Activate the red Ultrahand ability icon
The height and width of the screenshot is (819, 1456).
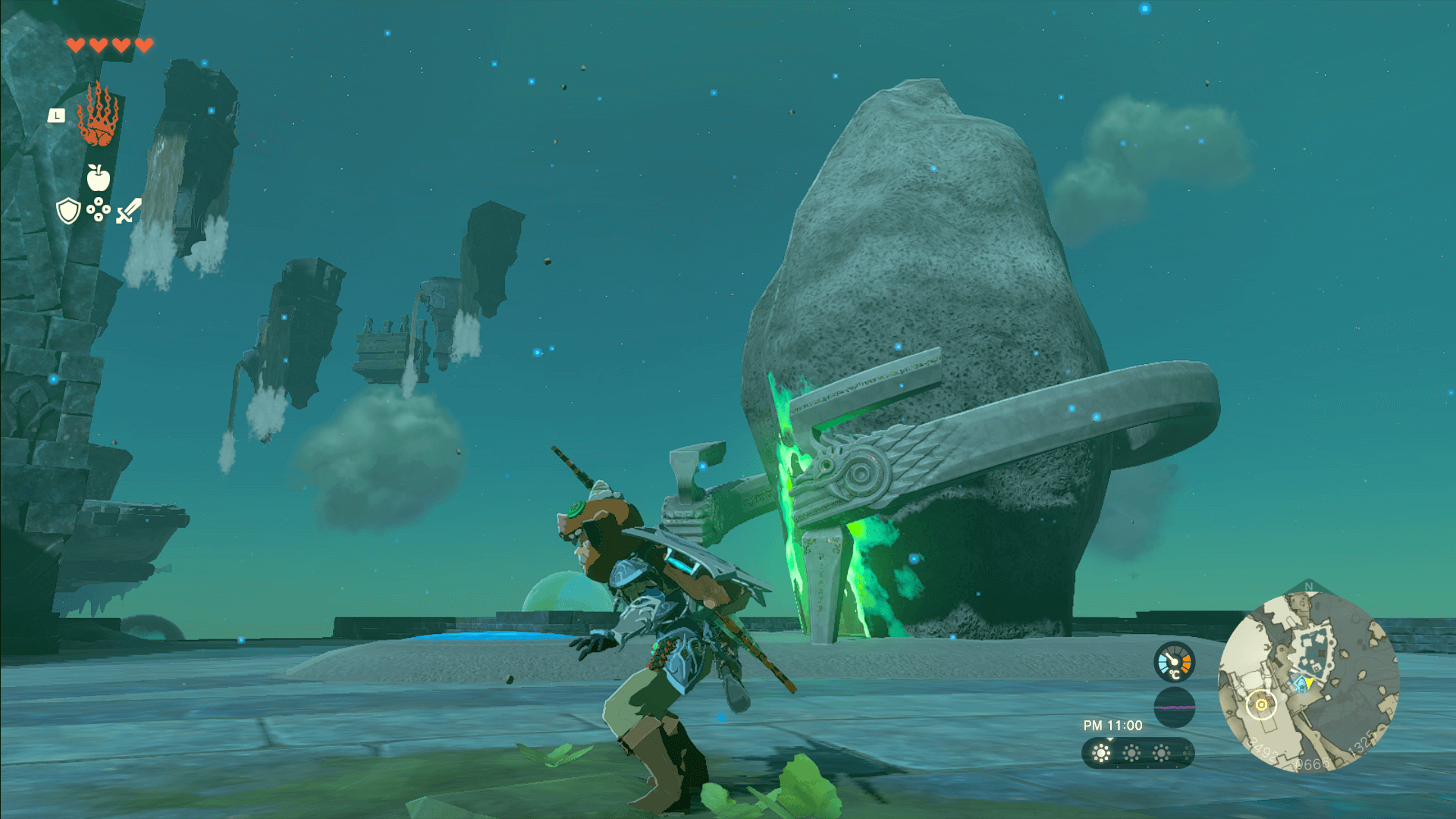99,116
